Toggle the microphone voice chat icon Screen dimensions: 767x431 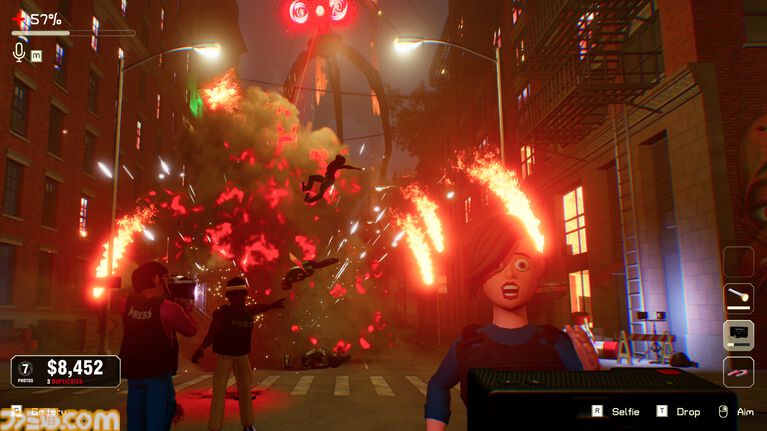pyautogui.click(x=18, y=51)
